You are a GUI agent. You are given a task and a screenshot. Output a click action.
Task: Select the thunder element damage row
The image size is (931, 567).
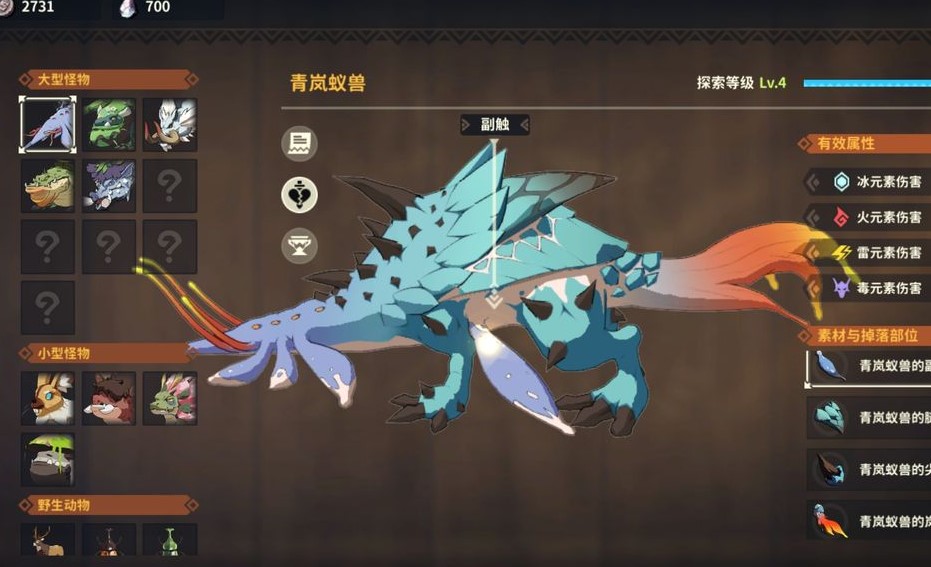click(x=870, y=253)
